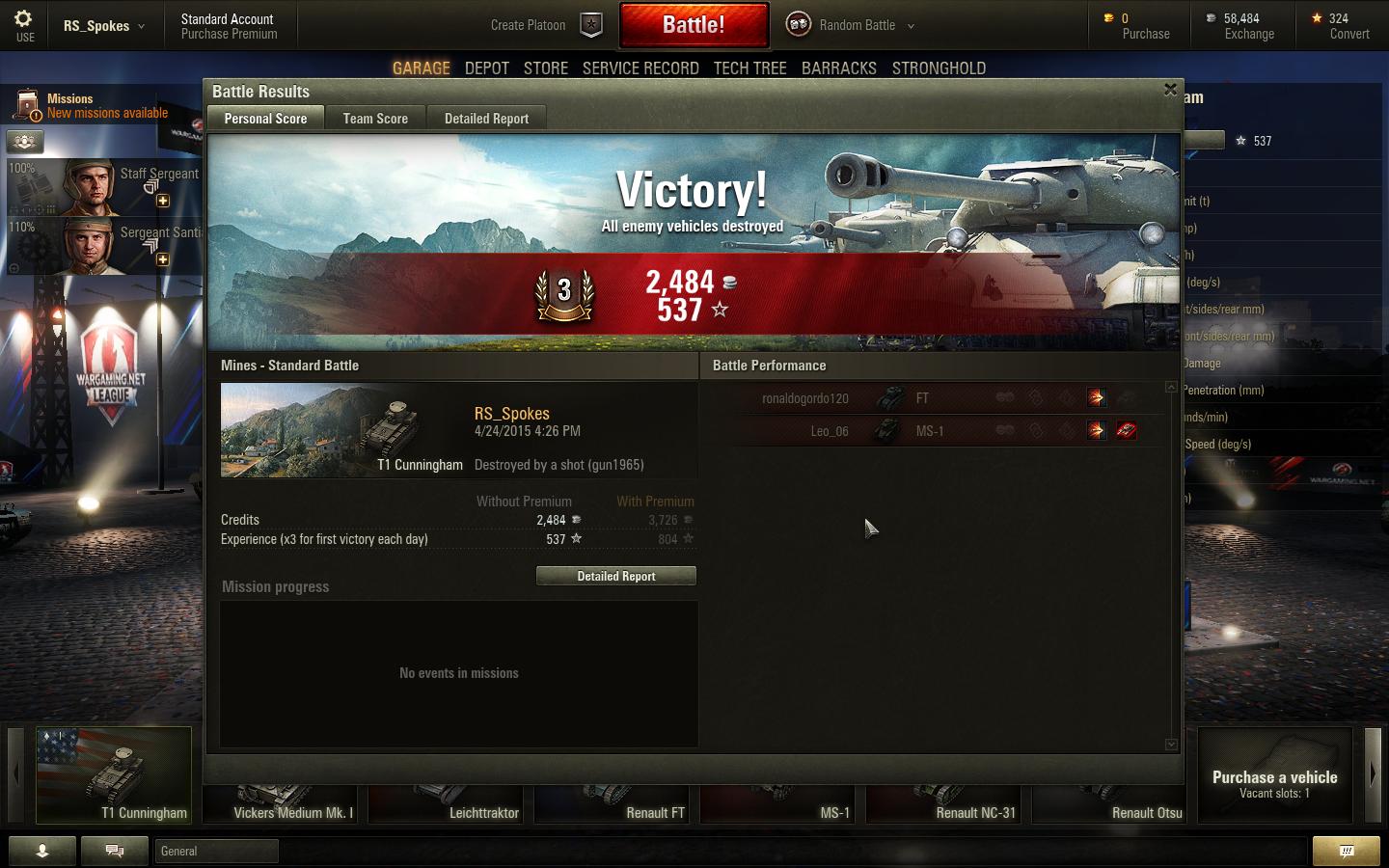Open the Depot menu
Viewport: 1389px width, 868px height.
pyautogui.click(x=486, y=68)
